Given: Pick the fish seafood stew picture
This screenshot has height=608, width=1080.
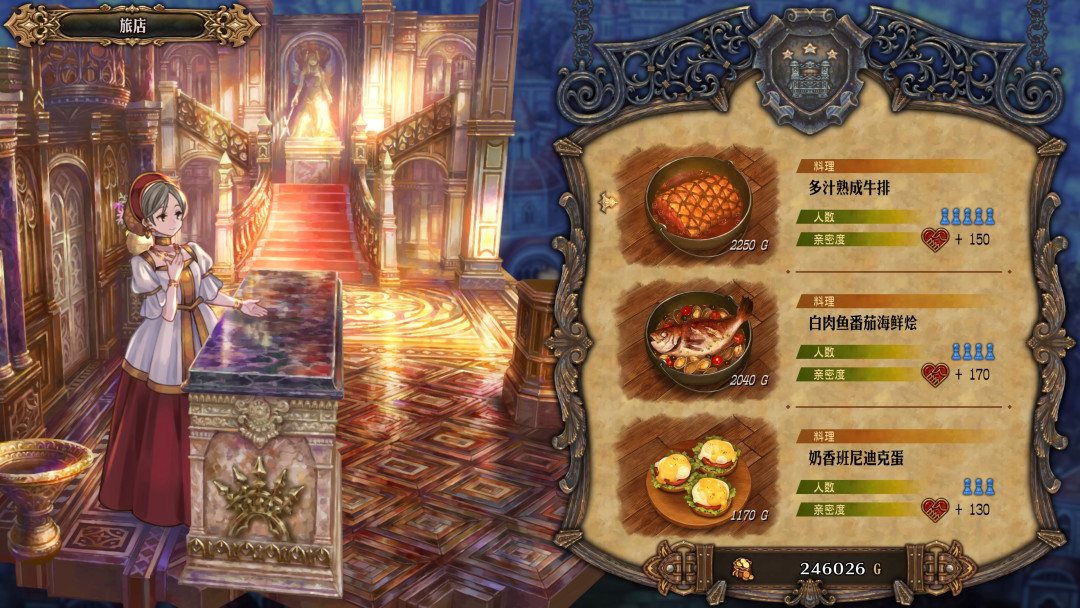Looking at the screenshot, I should (698, 337).
